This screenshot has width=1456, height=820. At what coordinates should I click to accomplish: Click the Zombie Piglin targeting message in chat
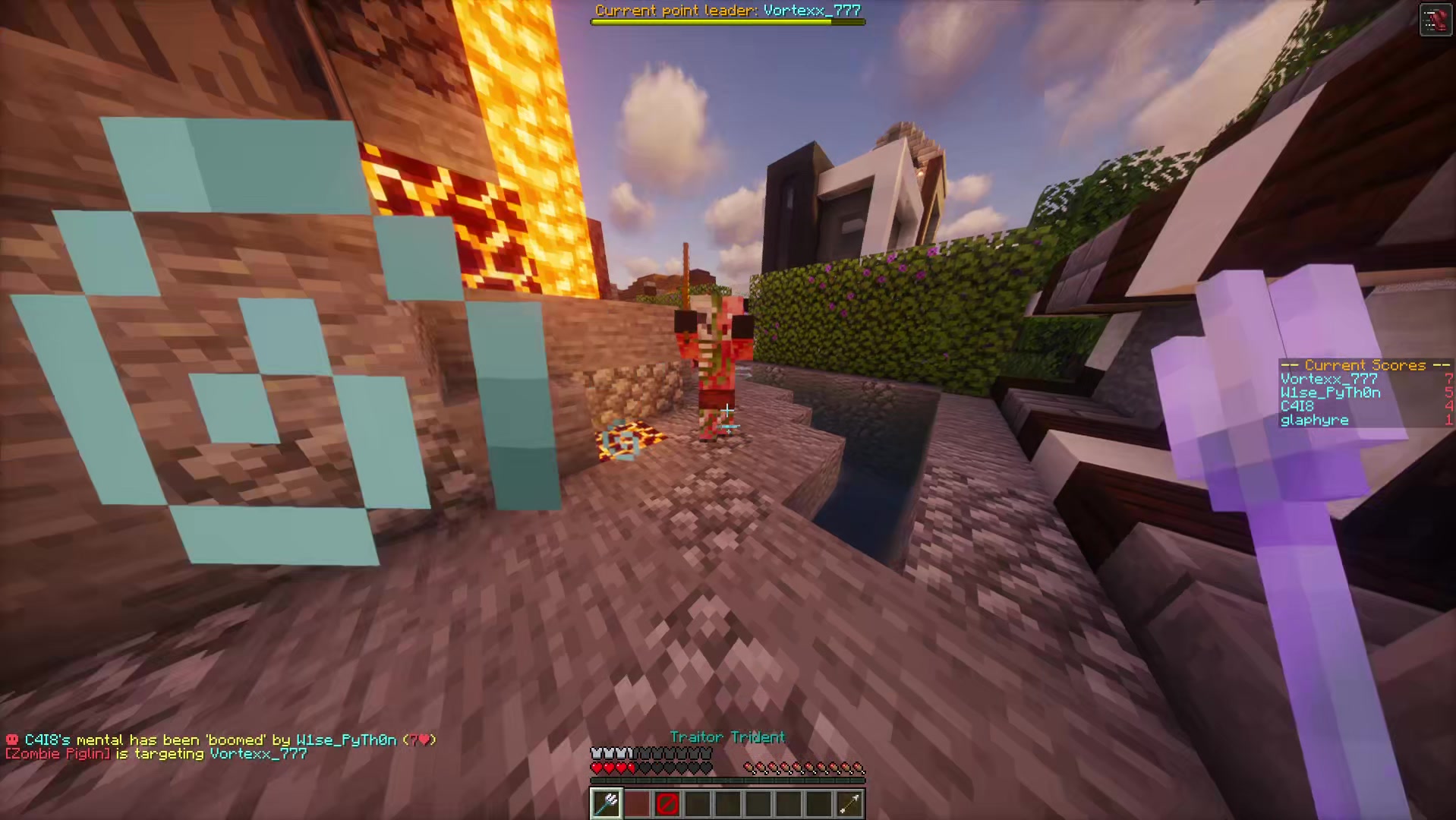[x=152, y=754]
